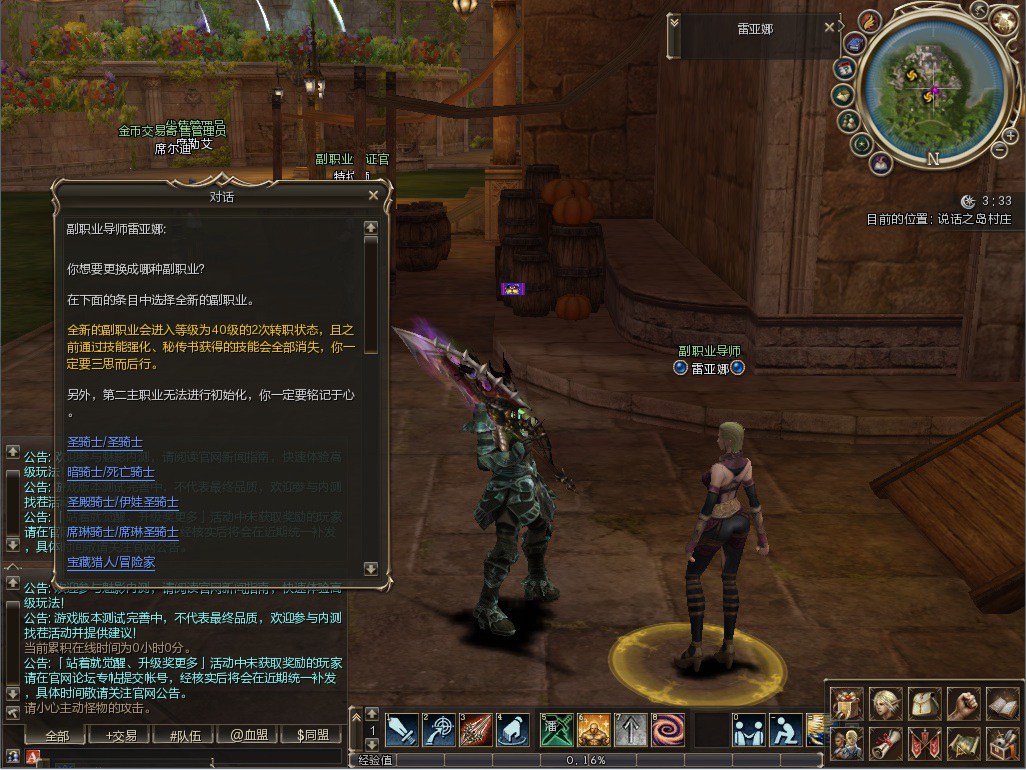Switch to the #队伍 party chat tab
Screen dimensions: 1026x770
pos(185,735)
